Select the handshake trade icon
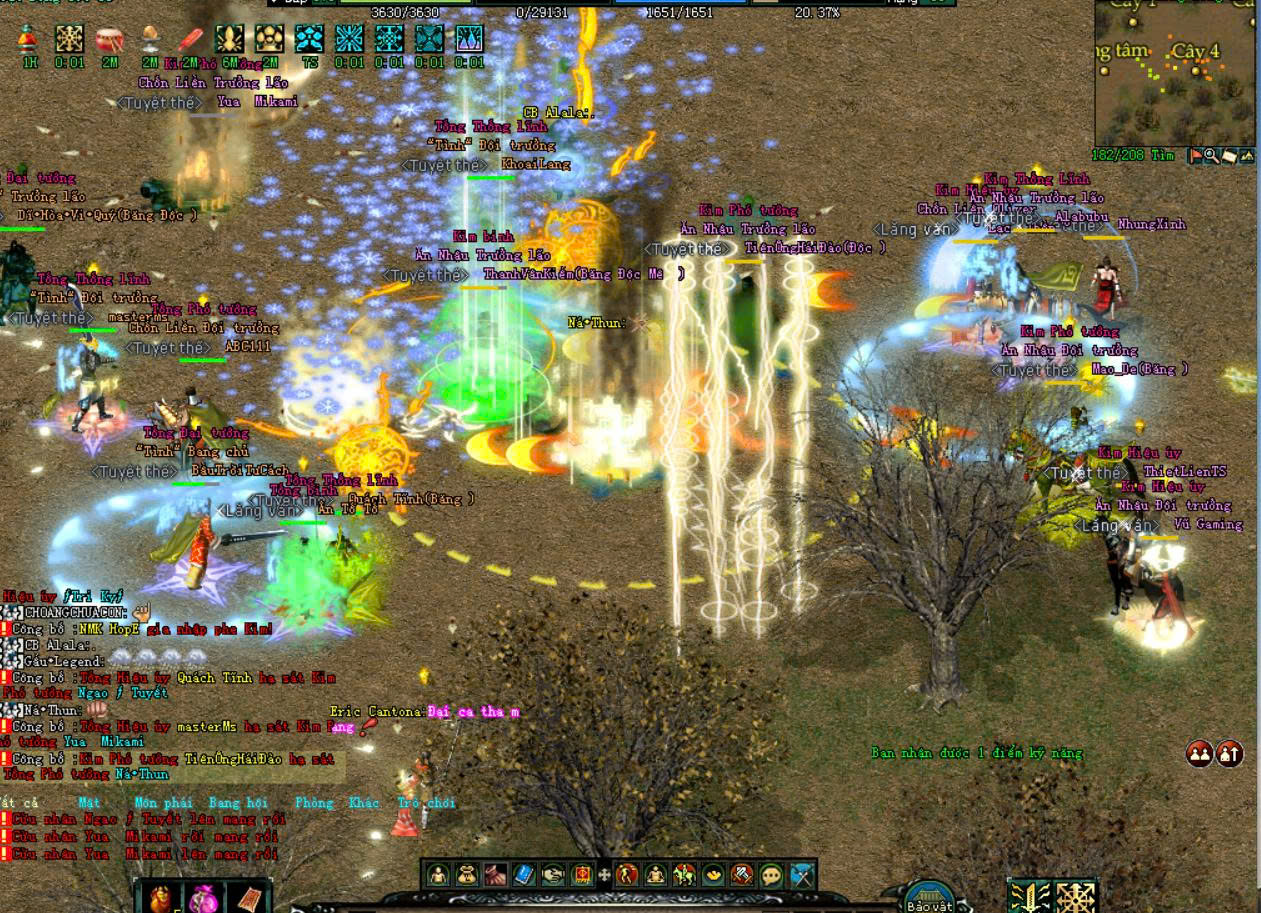 (x=553, y=875)
